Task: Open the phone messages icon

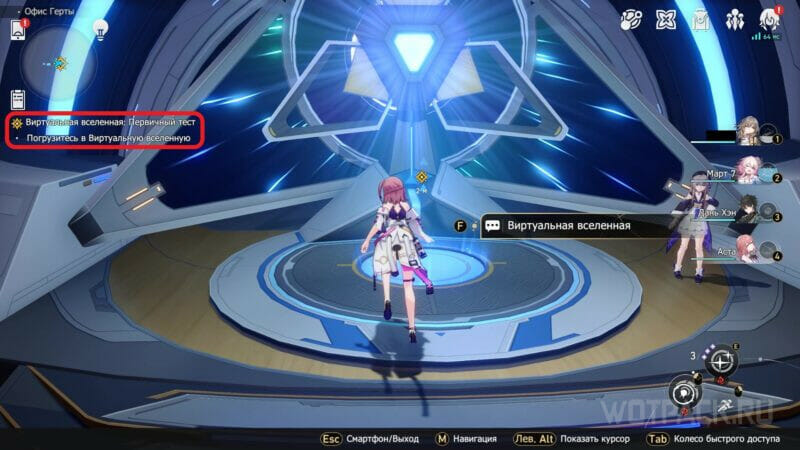Action: pyautogui.click(x=17, y=30)
